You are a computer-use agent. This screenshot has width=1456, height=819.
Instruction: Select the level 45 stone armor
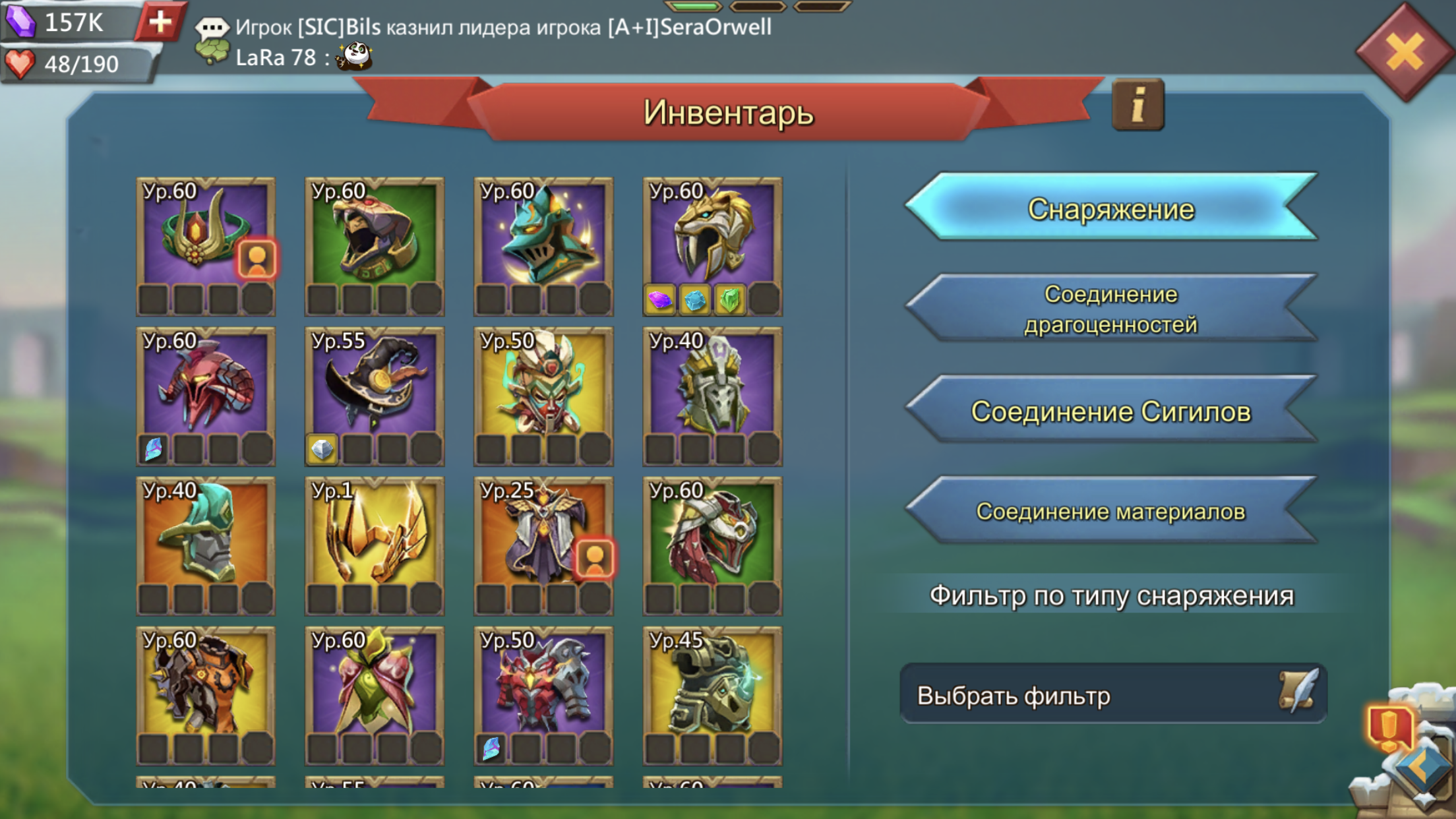712,695
